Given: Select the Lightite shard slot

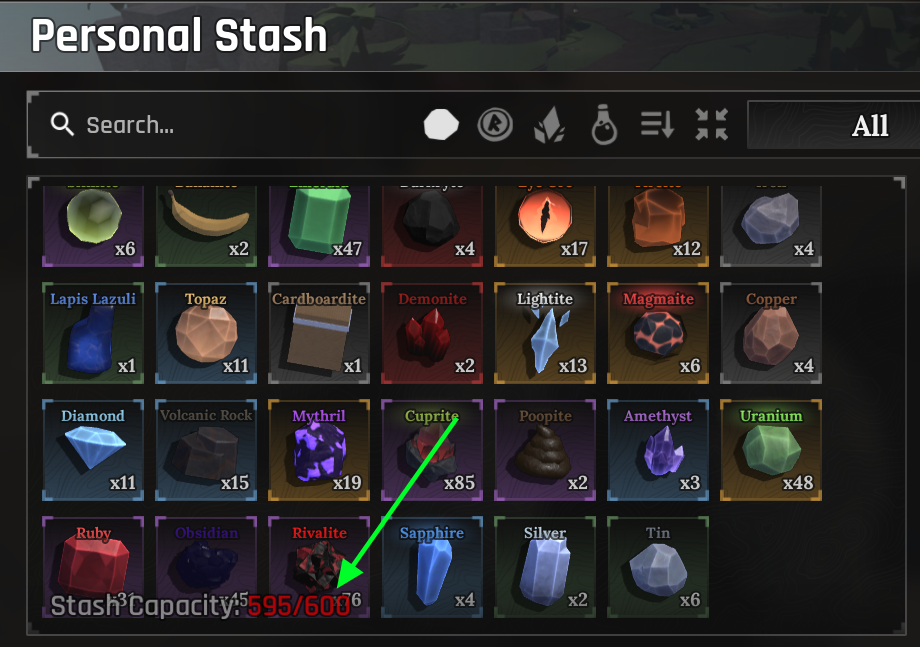Looking at the screenshot, I should [545, 333].
